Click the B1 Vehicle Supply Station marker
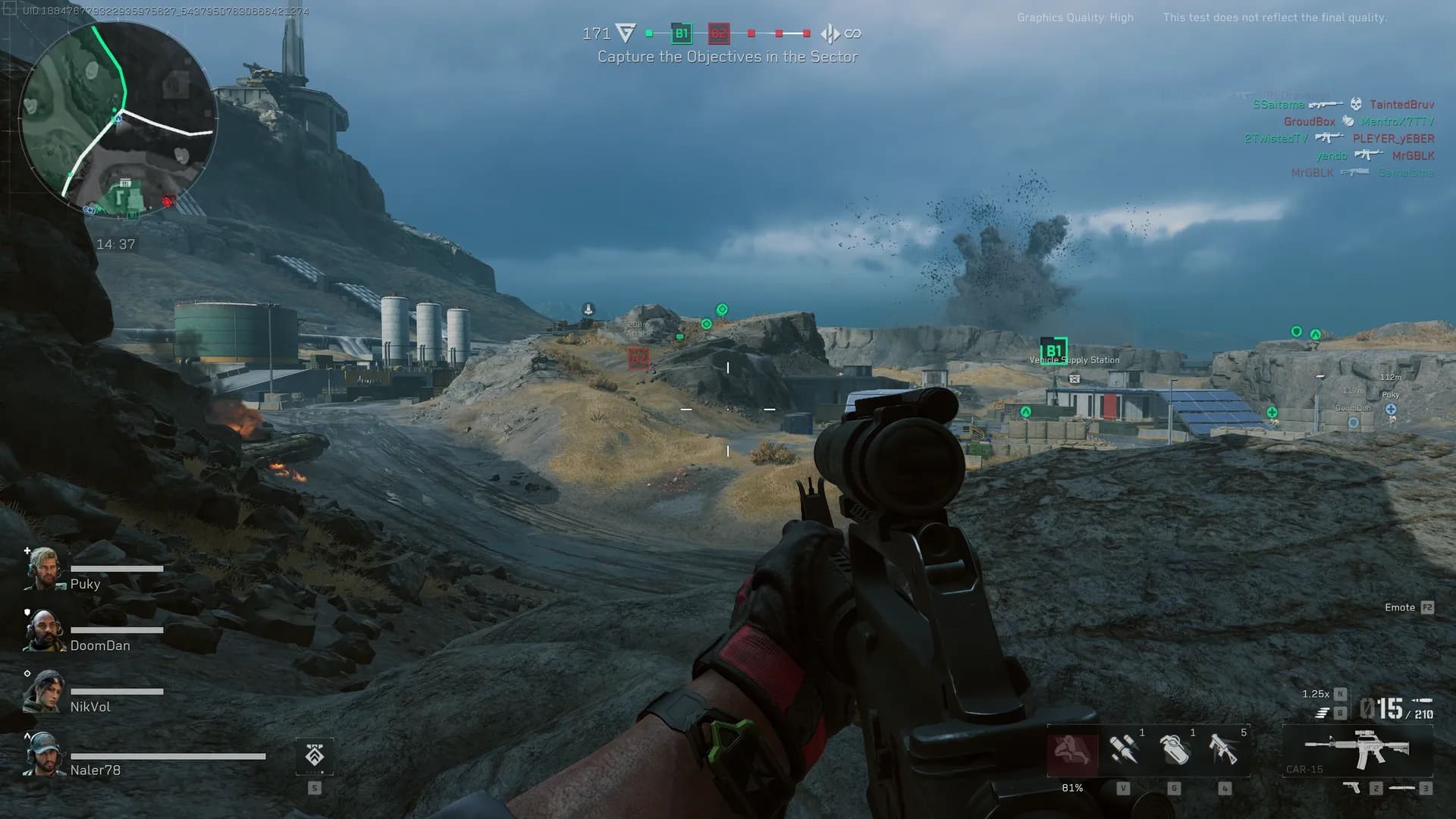1456x819 pixels. pyautogui.click(x=1053, y=351)
